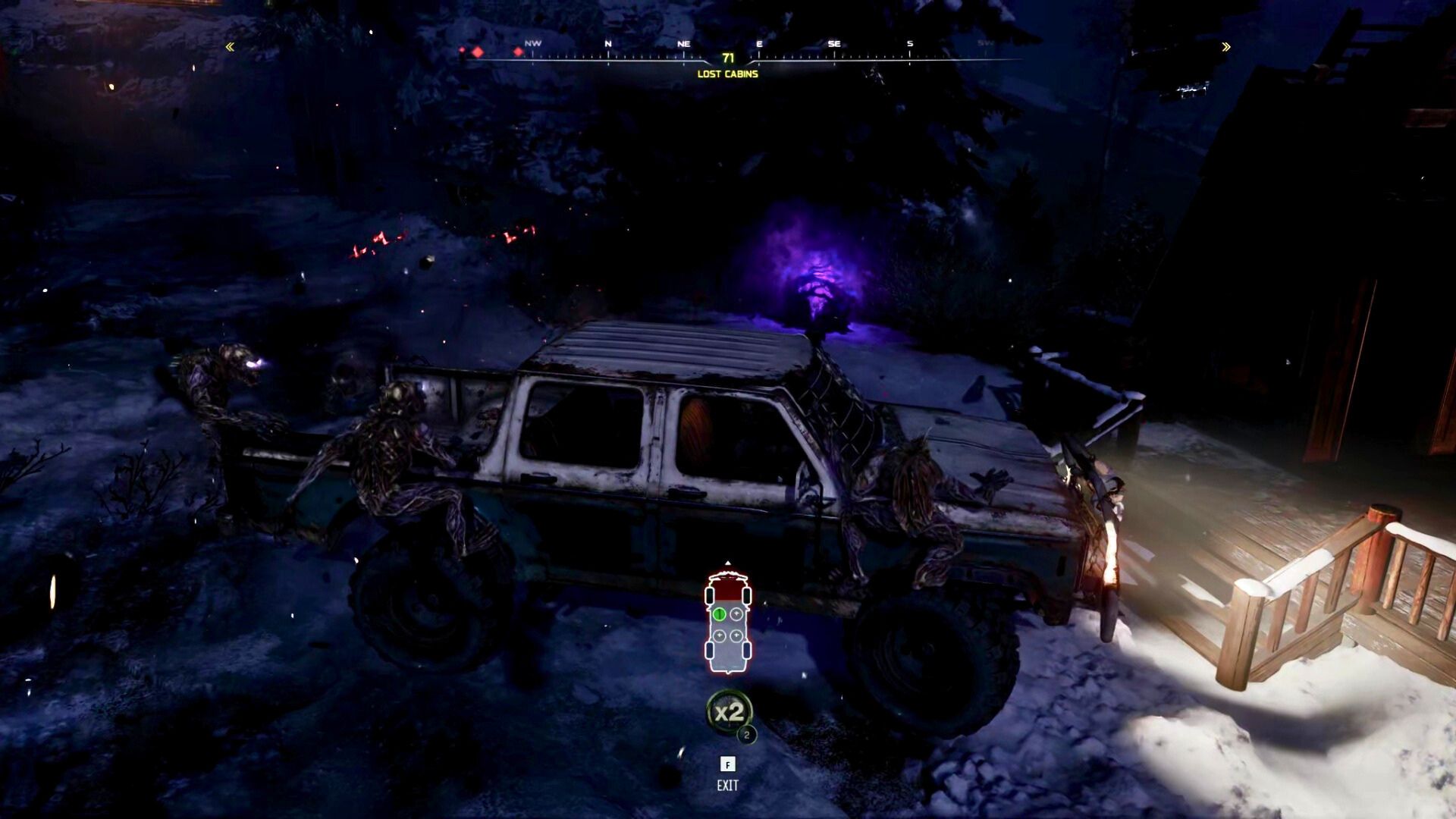Click the left double-chevron at screen edge
This screenshot has height=819, width=1456.
point(229,47)
